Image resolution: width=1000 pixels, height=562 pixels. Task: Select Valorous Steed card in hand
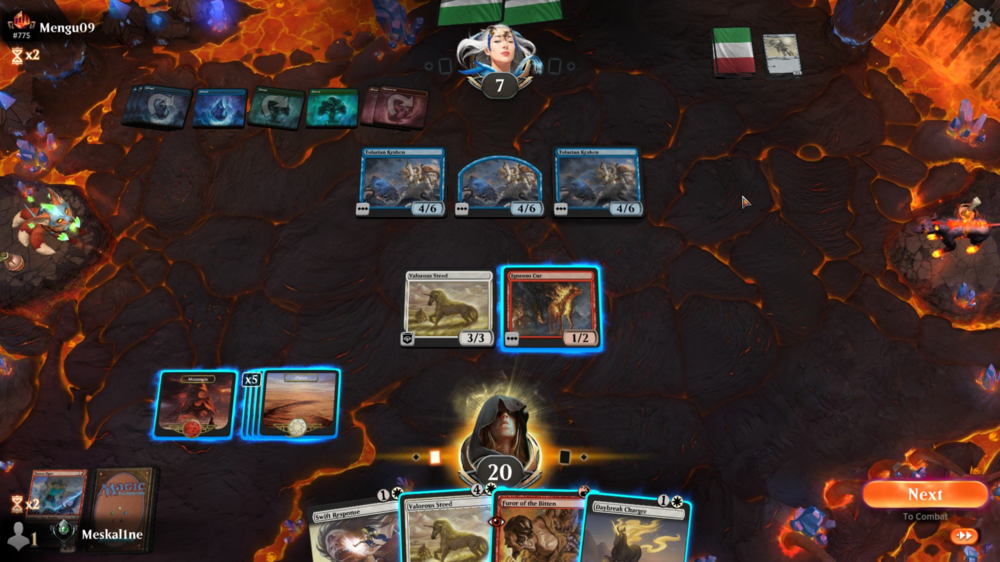point(445,530)
